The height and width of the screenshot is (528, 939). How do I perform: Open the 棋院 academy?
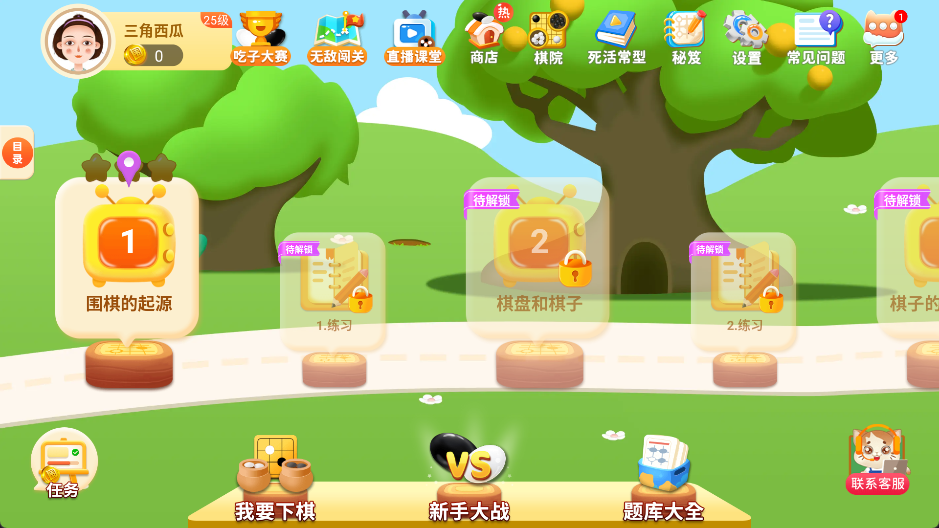548,38
